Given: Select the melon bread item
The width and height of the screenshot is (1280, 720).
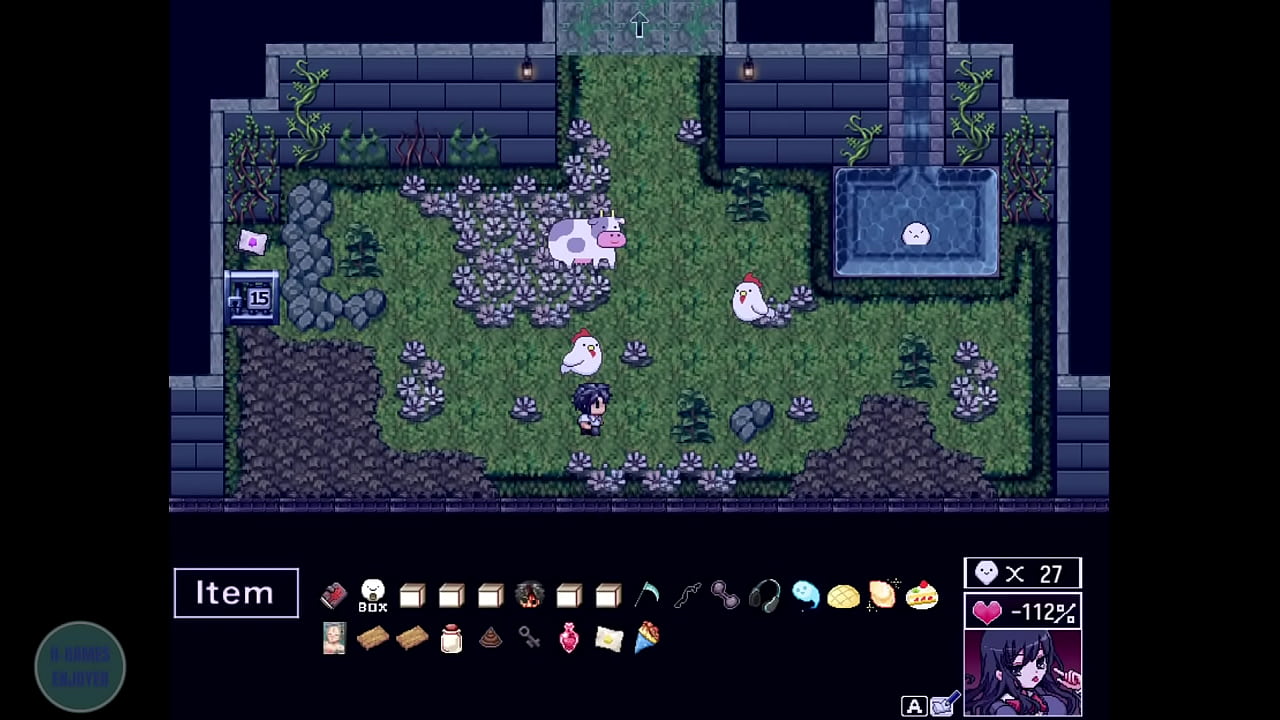Looking at the screenshot, I should point(843,597).
